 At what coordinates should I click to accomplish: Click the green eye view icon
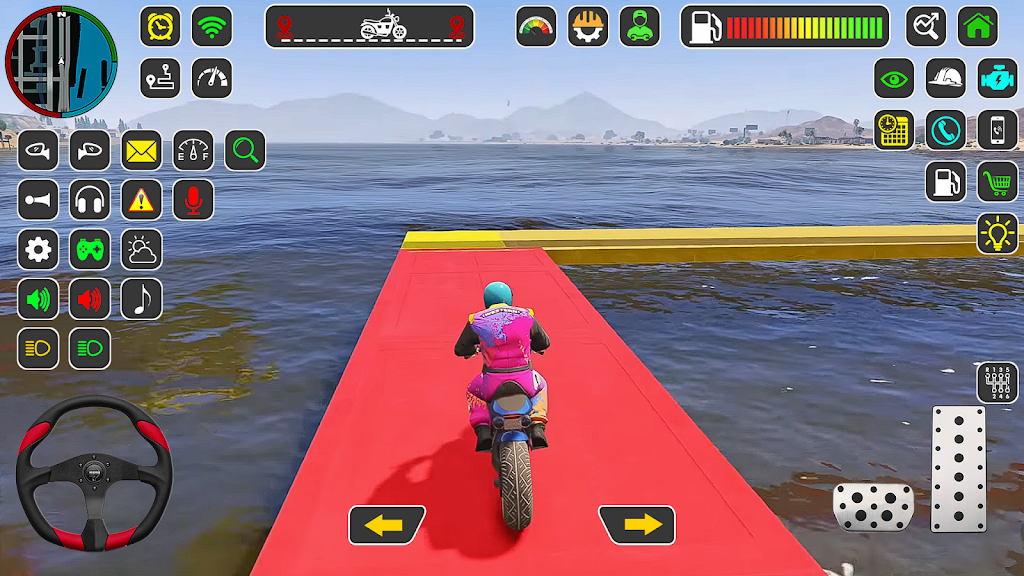pos(894,78)
